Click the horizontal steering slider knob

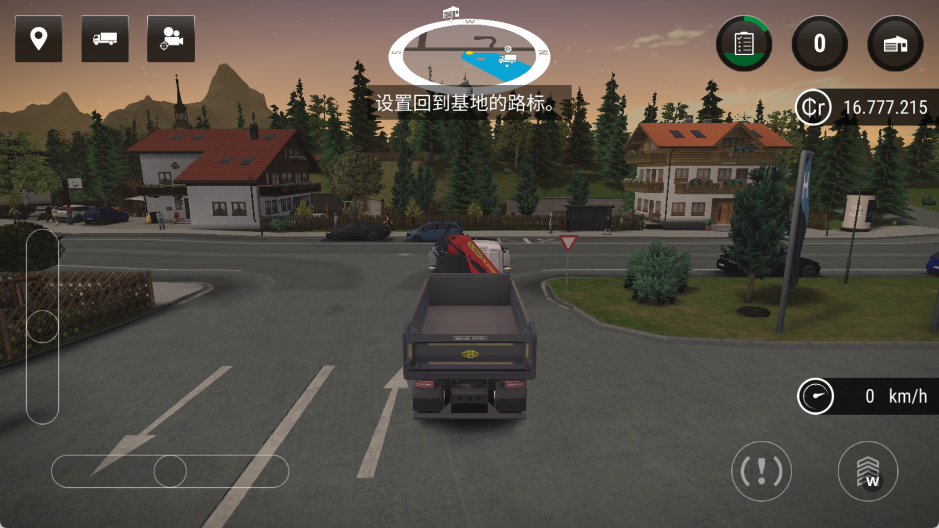click(x=170, y=471)
